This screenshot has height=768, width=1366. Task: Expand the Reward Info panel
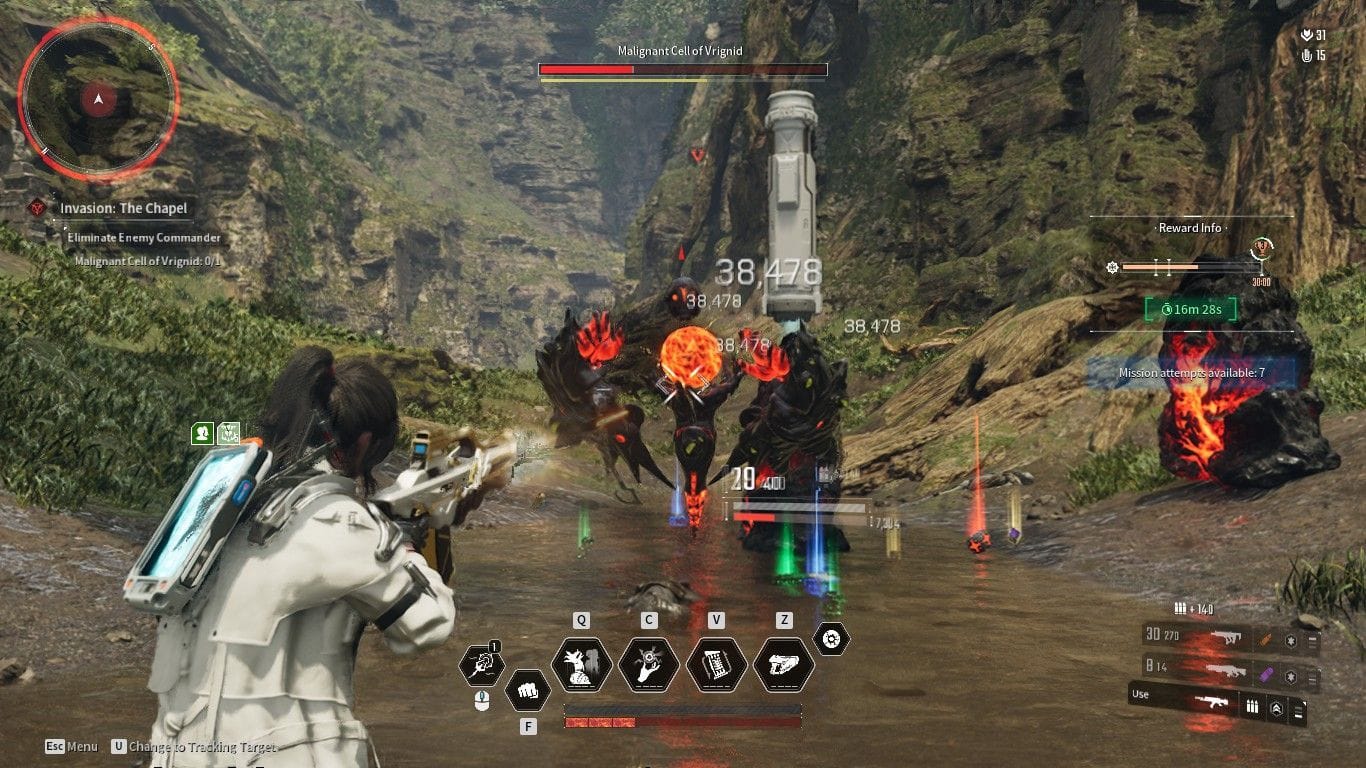(1190, 228)
